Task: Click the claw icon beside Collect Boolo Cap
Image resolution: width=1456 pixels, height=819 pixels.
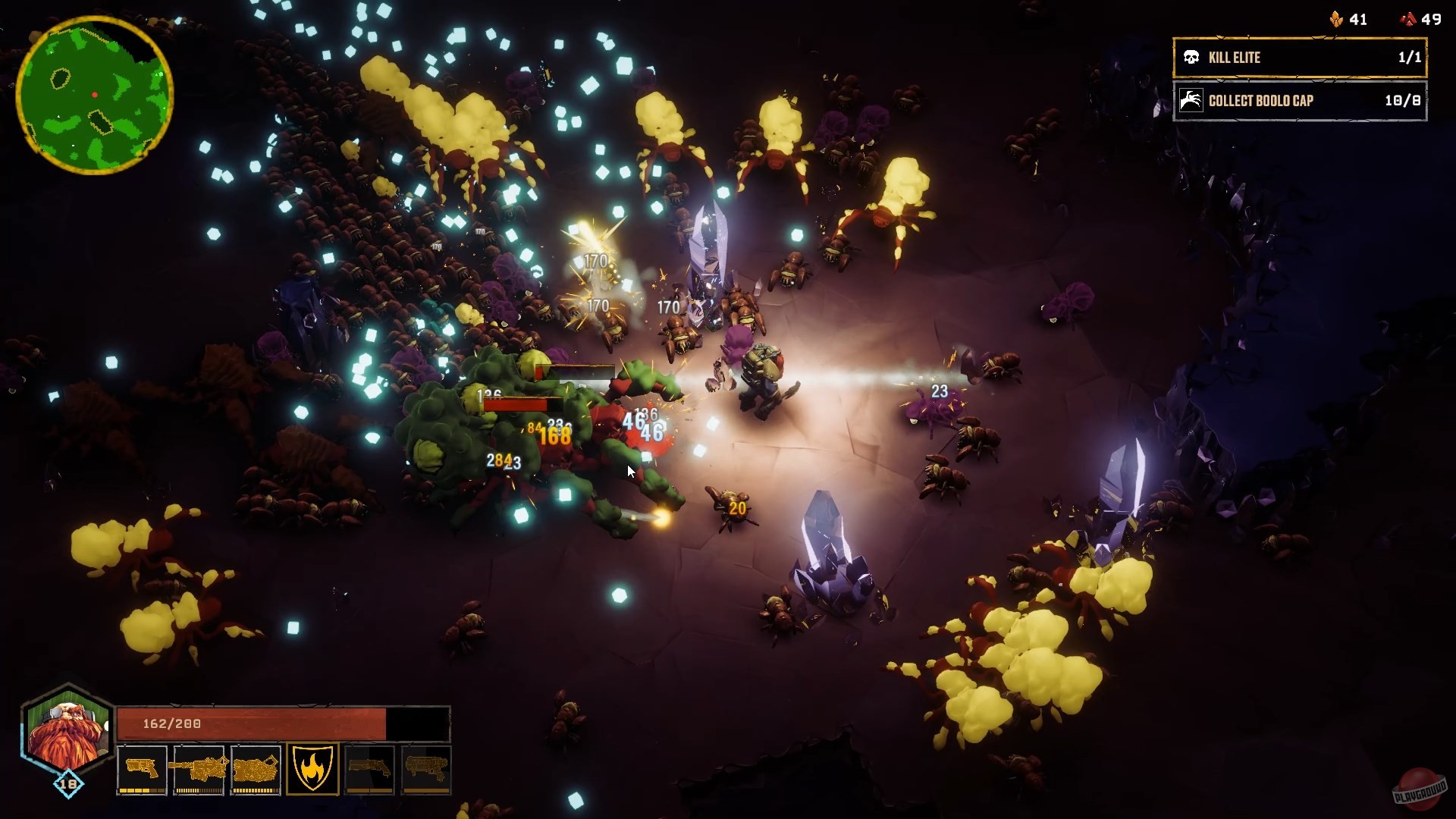Action: [x=1193, y=101]
